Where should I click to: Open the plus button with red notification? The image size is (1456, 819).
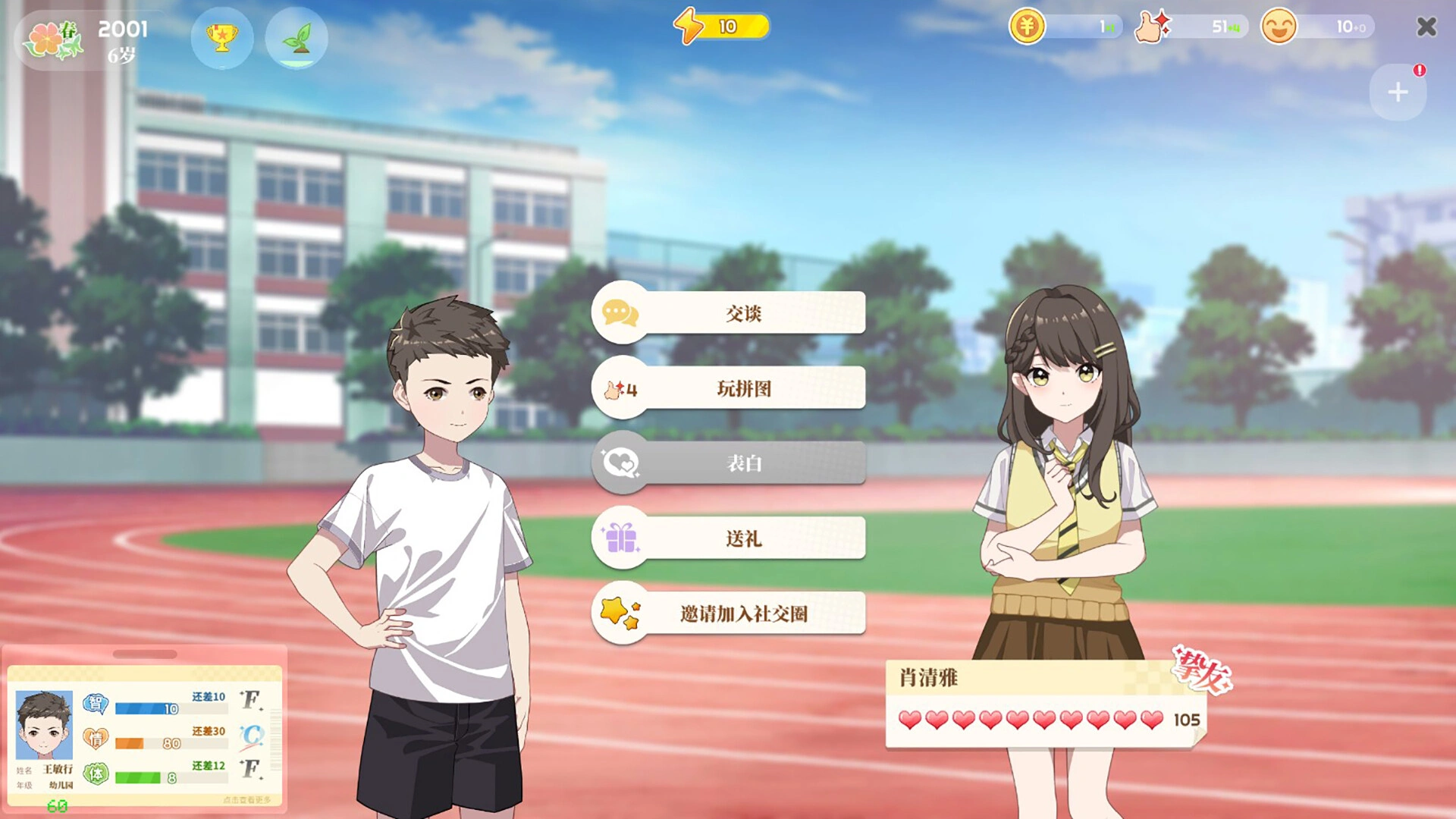[x=1398, y=92]
